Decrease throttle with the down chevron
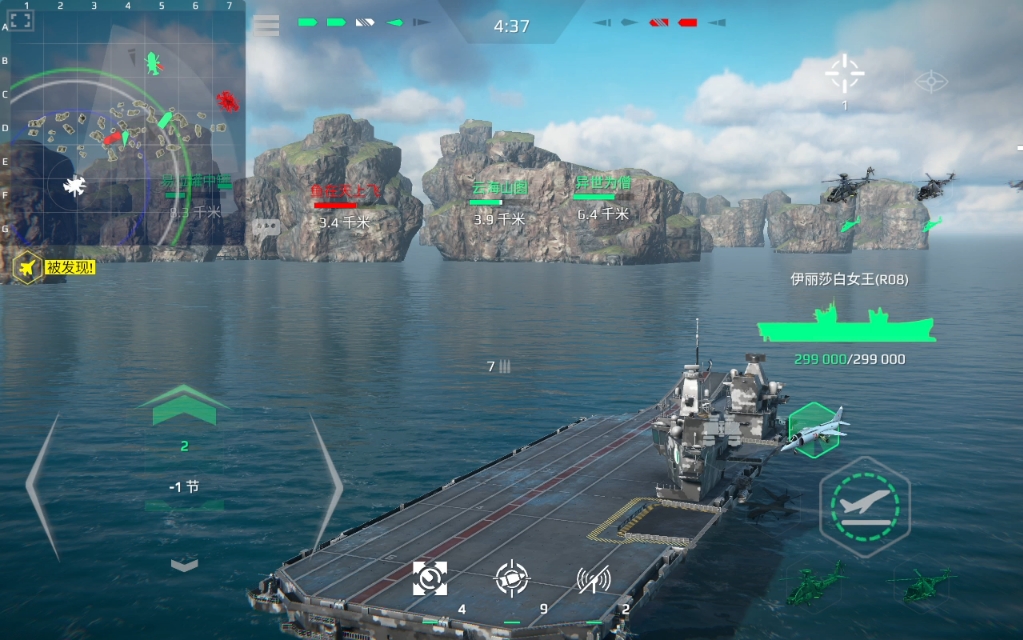The height and width of the screenshot is (640, 1023). coord(184,565)
